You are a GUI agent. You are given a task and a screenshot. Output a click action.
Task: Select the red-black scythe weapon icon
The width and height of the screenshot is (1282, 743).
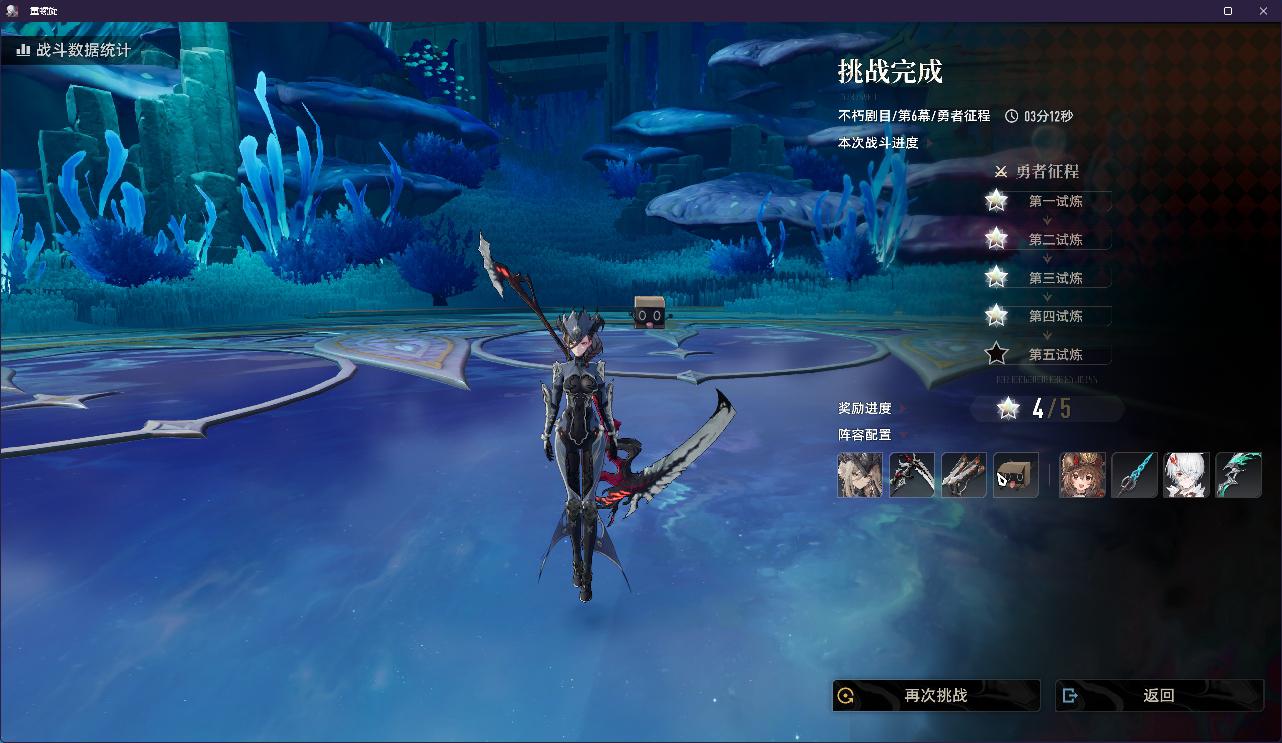pos(912,475)
